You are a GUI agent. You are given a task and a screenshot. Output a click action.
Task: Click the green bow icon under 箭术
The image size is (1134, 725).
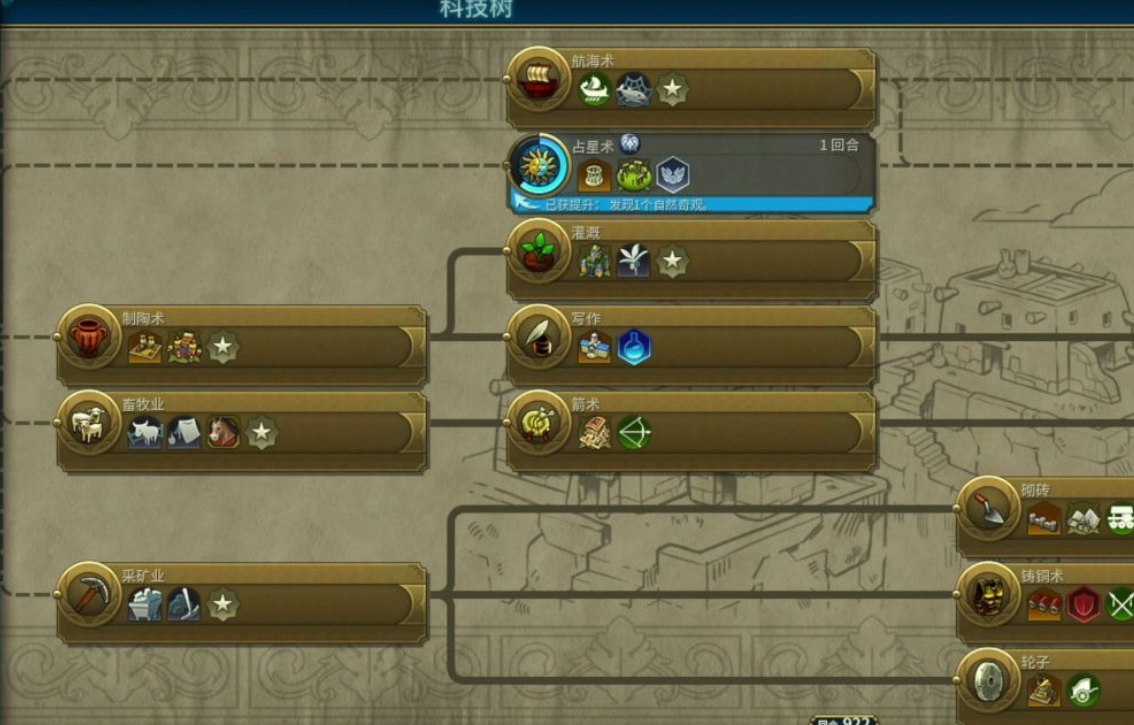[x=634, y=433]
